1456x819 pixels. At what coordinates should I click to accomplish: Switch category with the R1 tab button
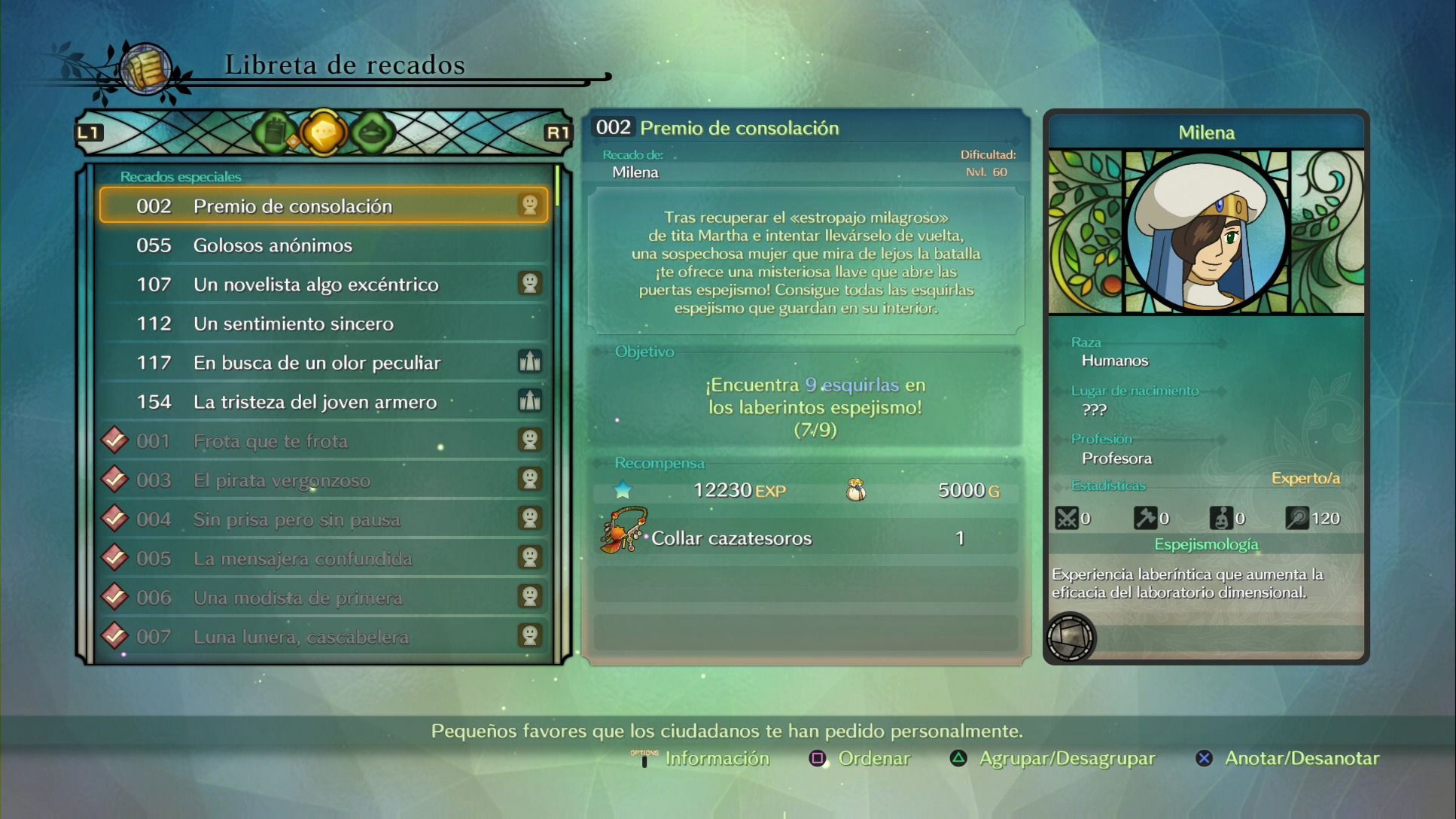[x=557, y=130]
